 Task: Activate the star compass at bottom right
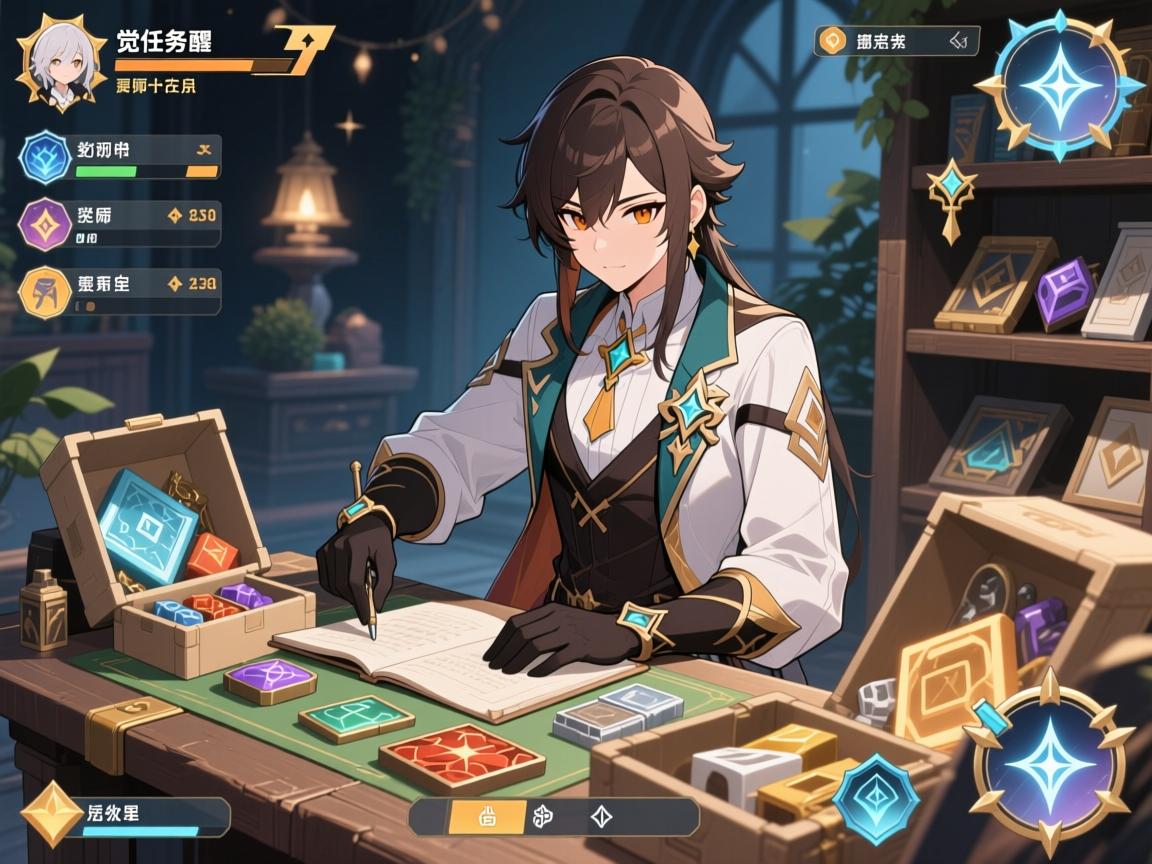[1048, 762]
